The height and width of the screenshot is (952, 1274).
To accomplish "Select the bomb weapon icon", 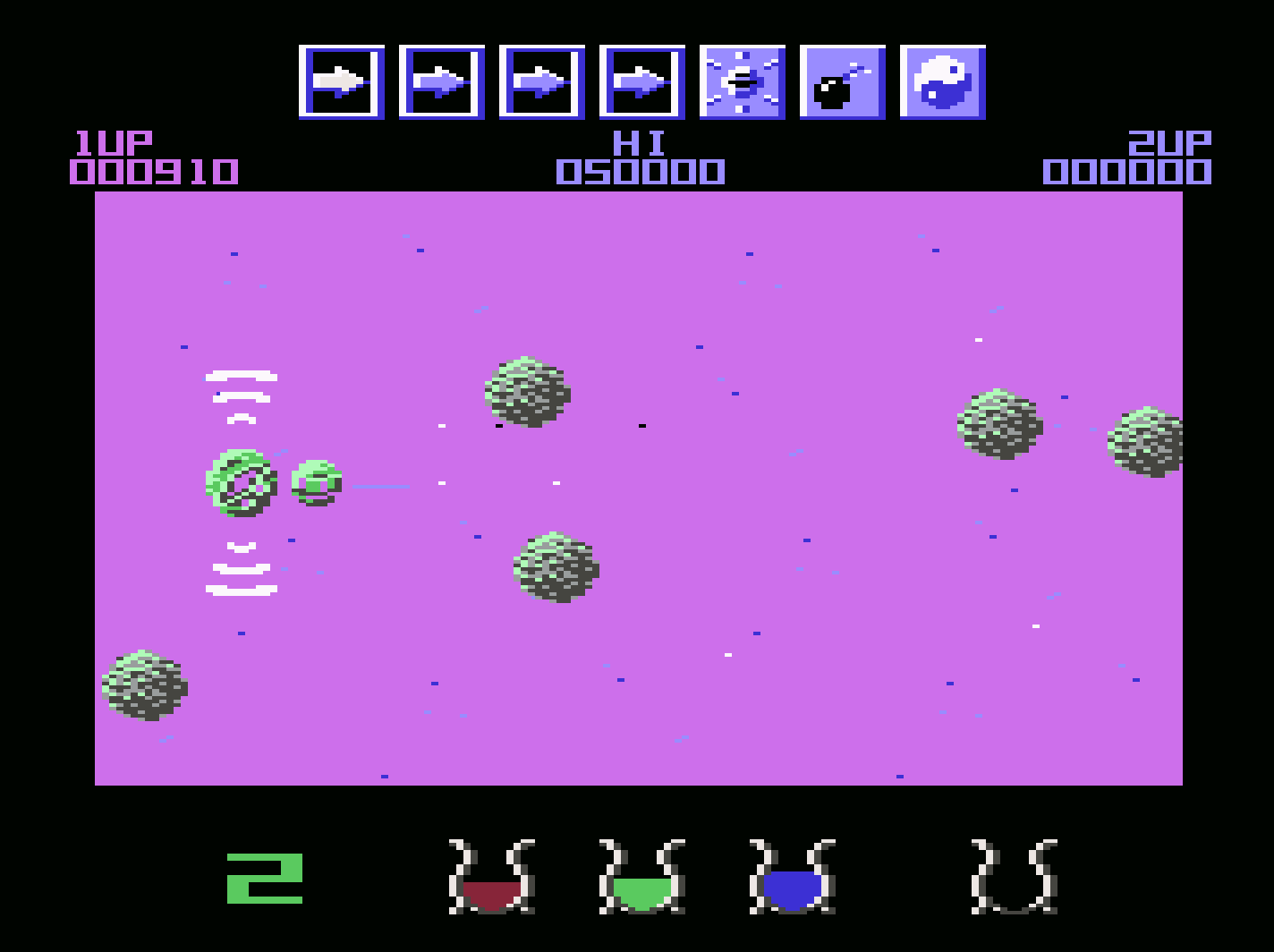I will click(843, 81).
